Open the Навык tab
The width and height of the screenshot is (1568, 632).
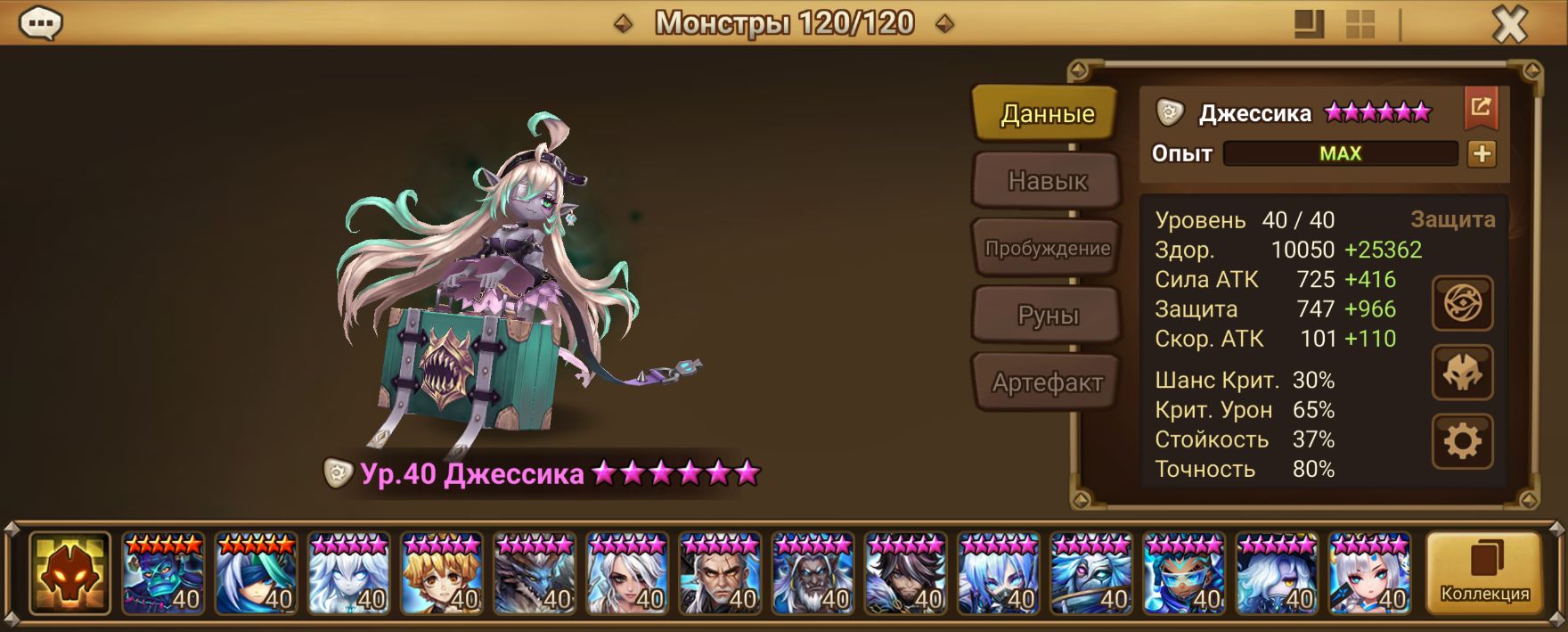[x=1047, y=181]
